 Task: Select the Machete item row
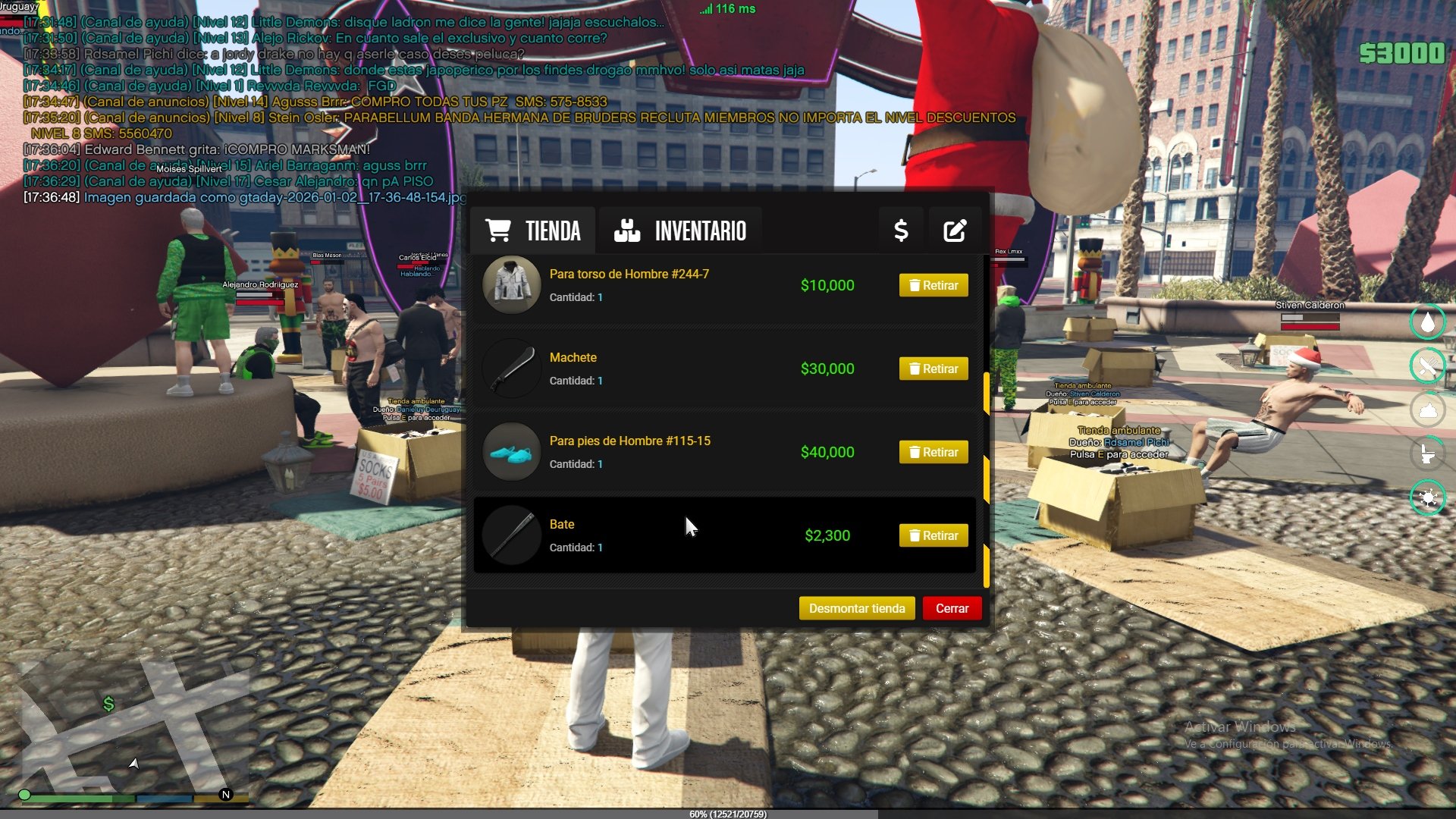pyautogui.click(x=682, y=369)
